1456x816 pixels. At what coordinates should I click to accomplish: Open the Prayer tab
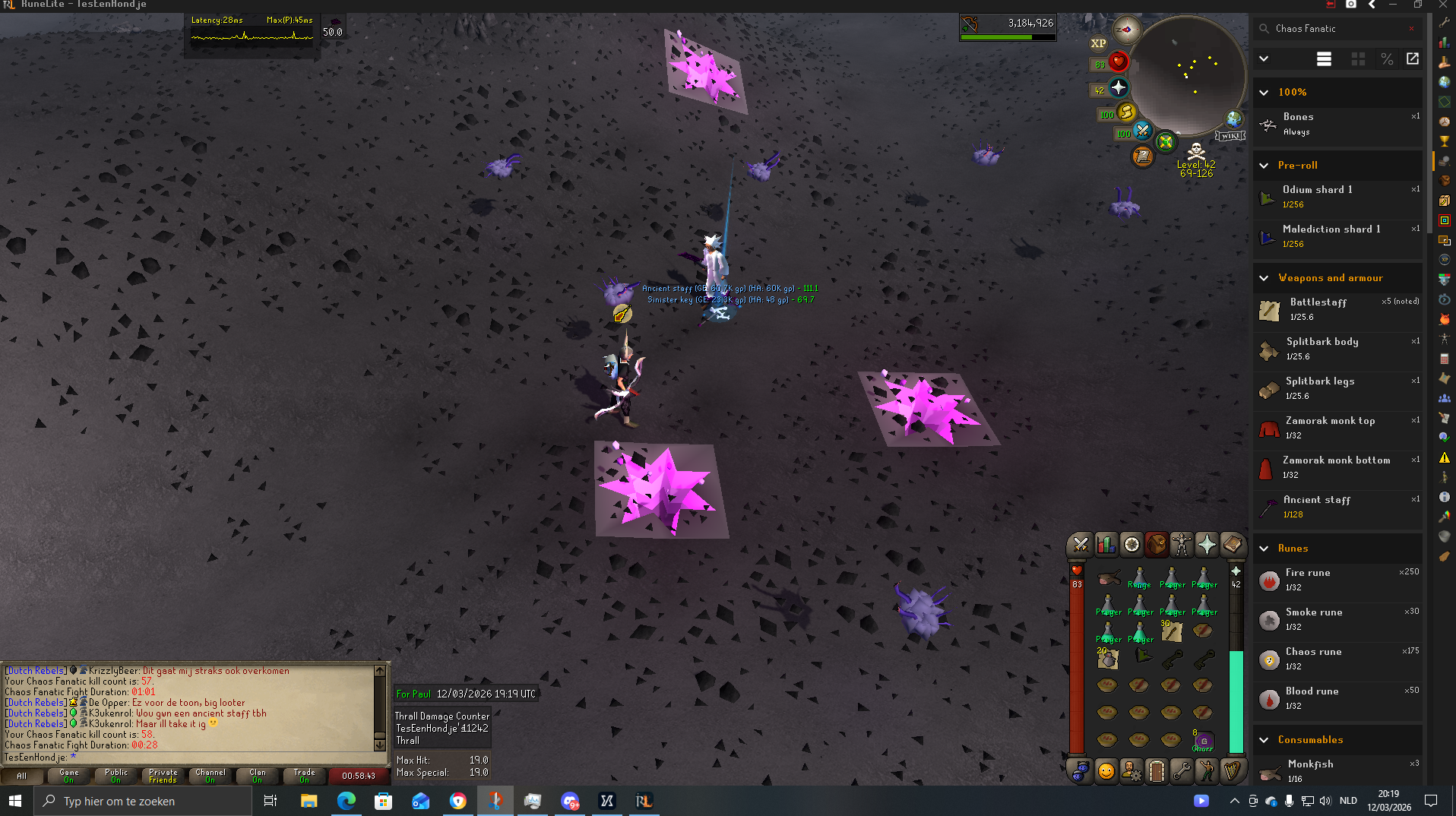[x=1207, y=545]
